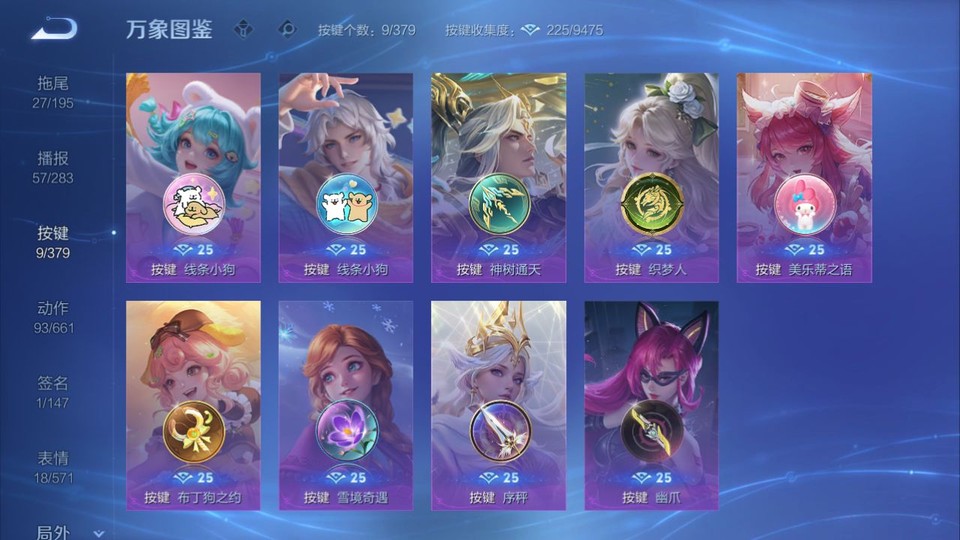This screenshot has width=960, height=540.
Task: Choose the 序秤 card
Action: click(499, 405)
